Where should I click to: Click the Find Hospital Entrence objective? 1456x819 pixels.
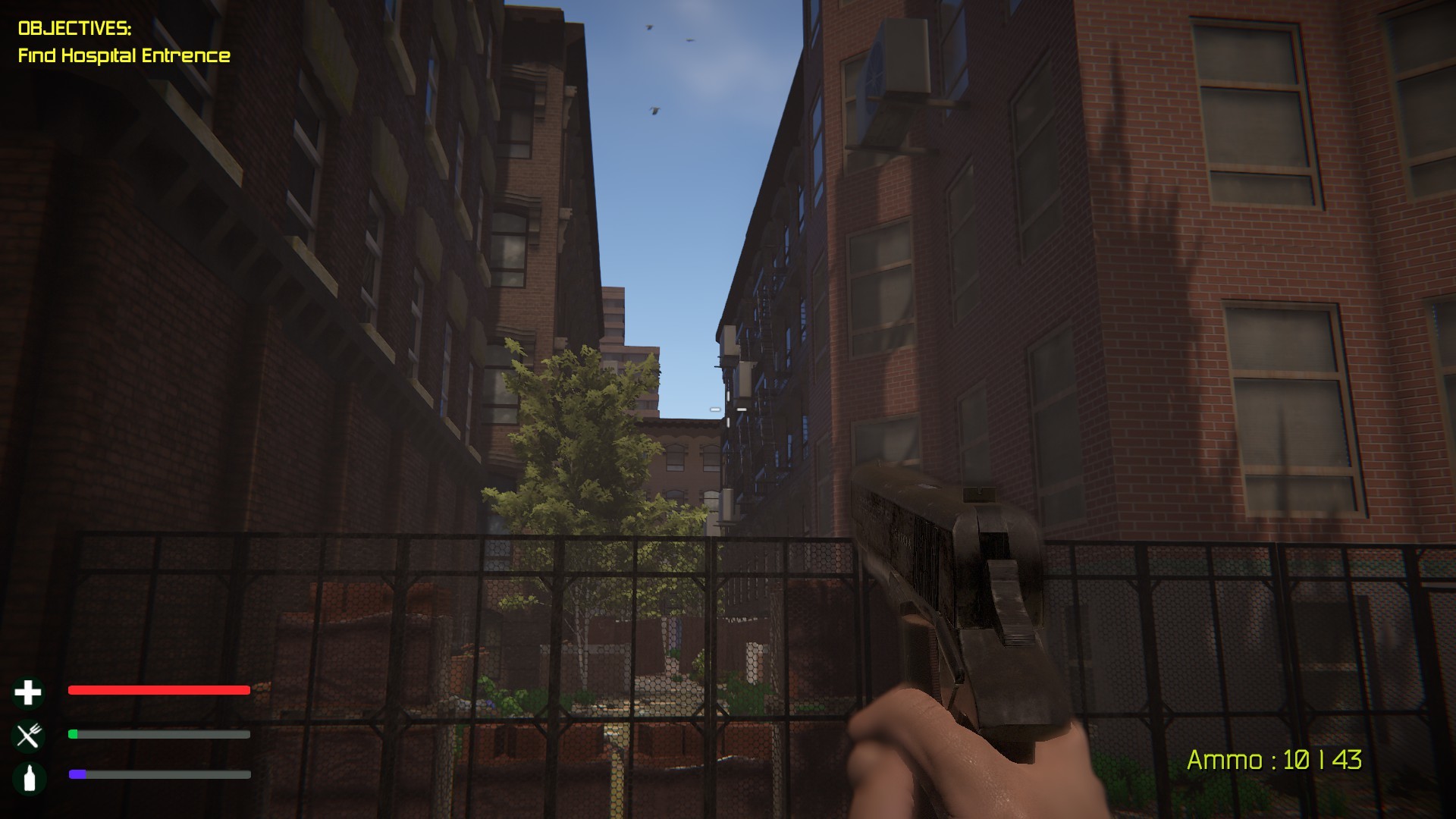coord(124,55)
